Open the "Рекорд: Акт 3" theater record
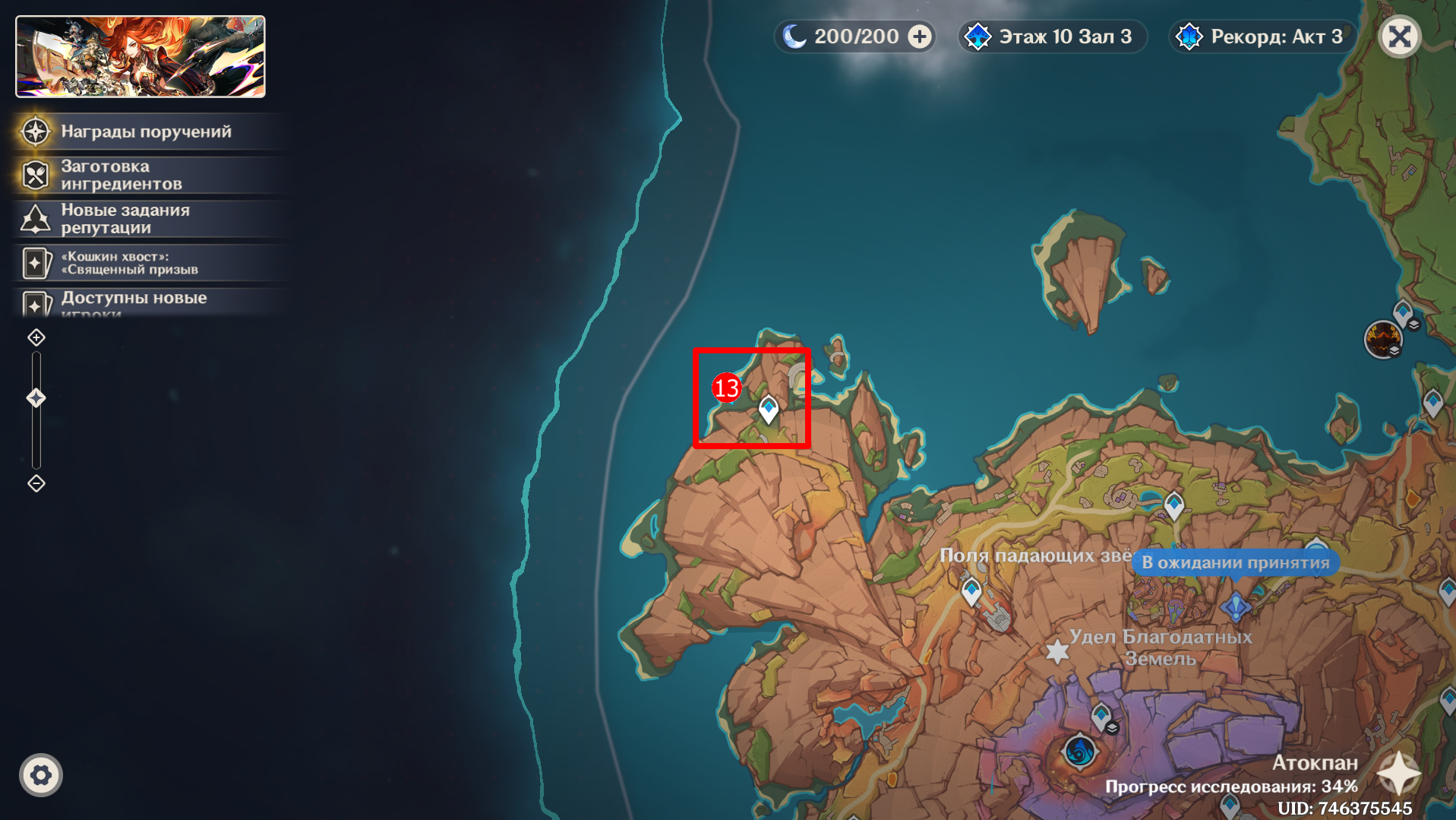1456x820 pixels. [x=1262, y=36]
